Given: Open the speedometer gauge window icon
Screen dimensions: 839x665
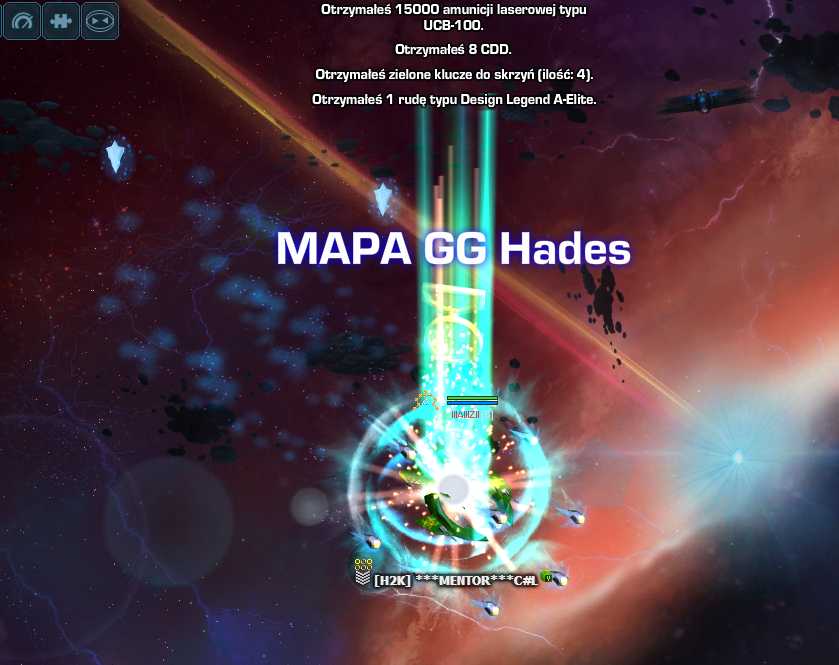Looking at the screenshot, I should 21,20.
